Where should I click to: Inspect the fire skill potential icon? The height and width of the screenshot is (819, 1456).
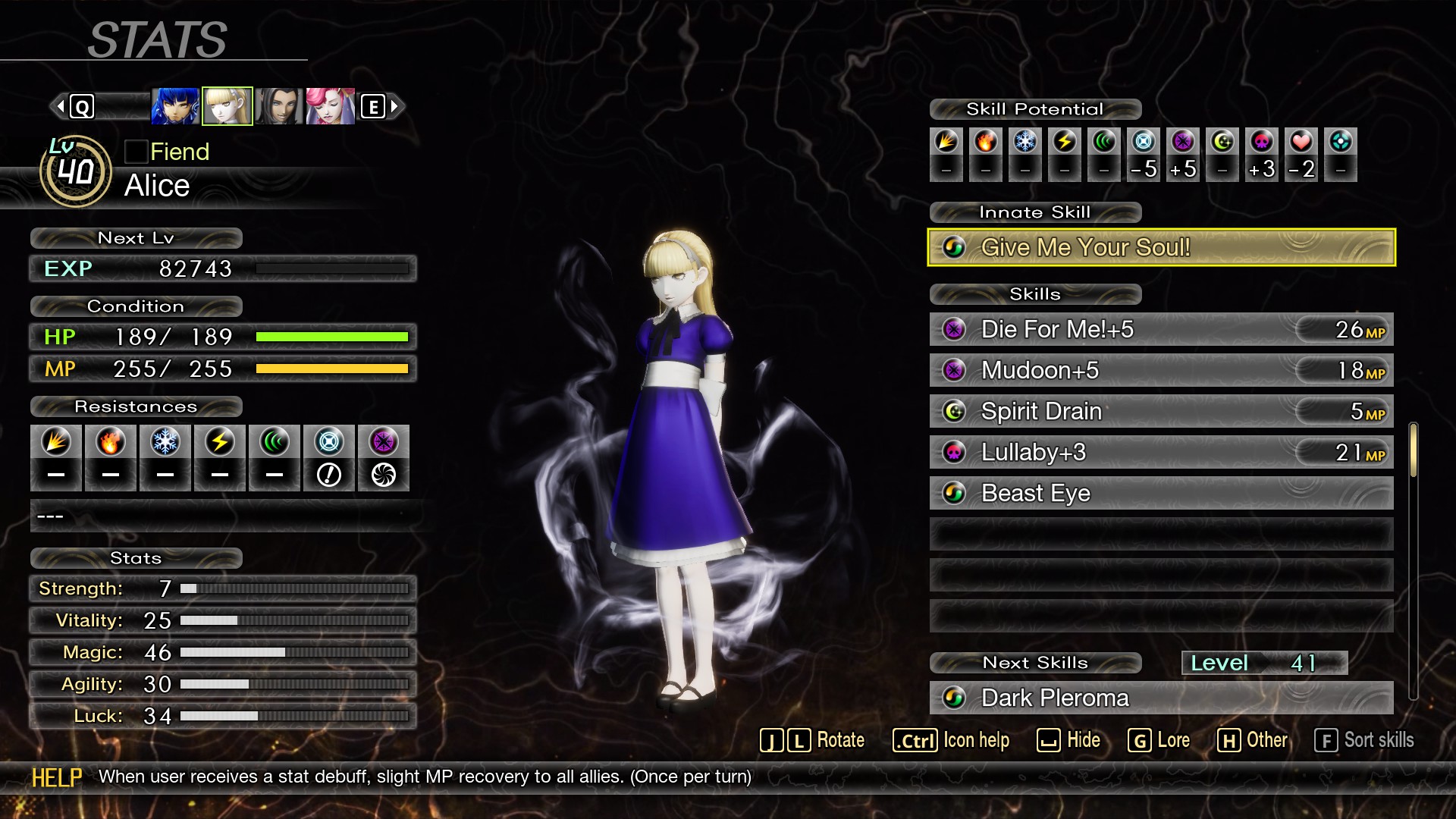[986, 142]
